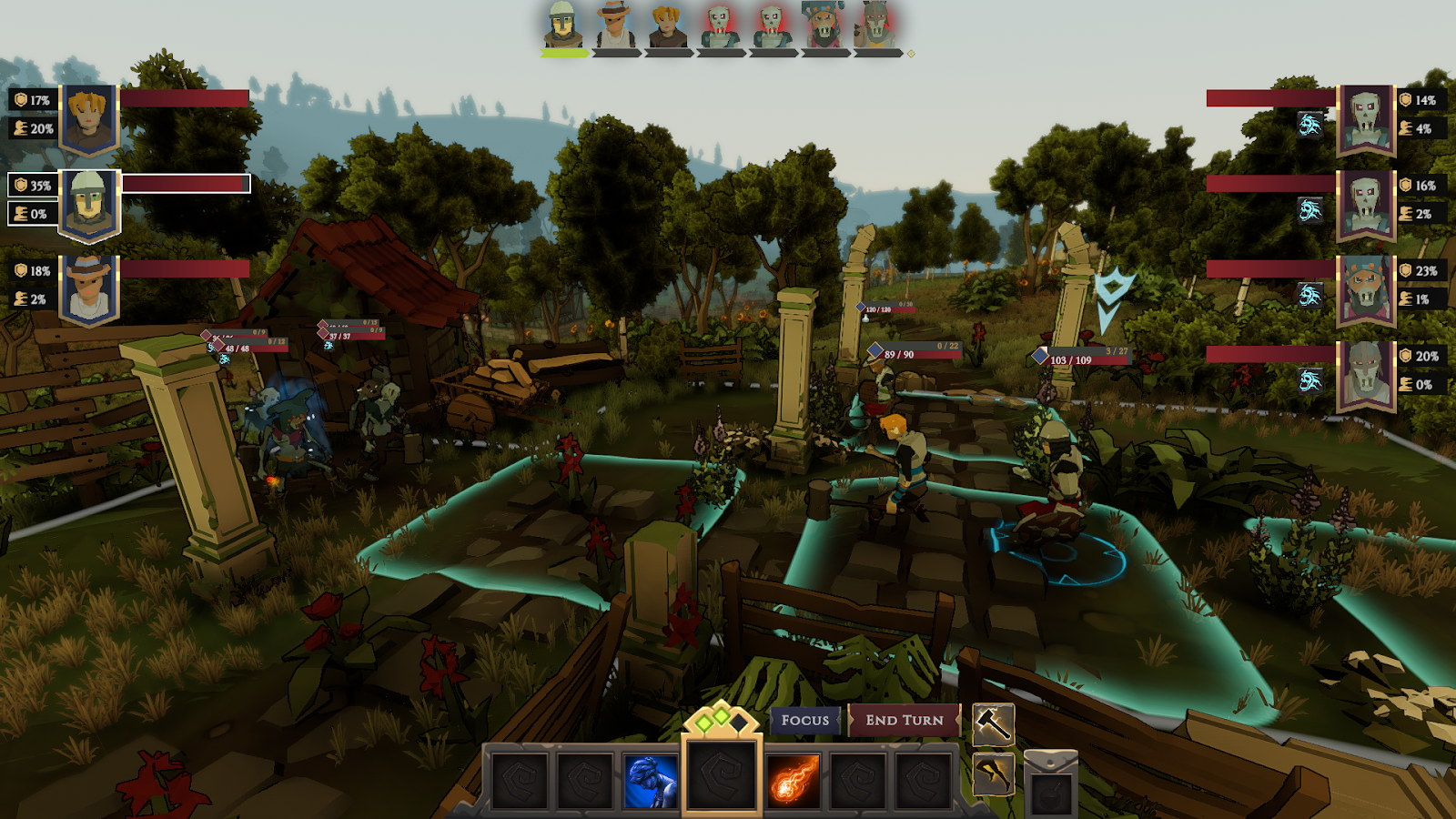This screenshot has width=1456, height=819.
Task: Use the blue statue ability
Action: pyautogui.click(x=651, y=781)
